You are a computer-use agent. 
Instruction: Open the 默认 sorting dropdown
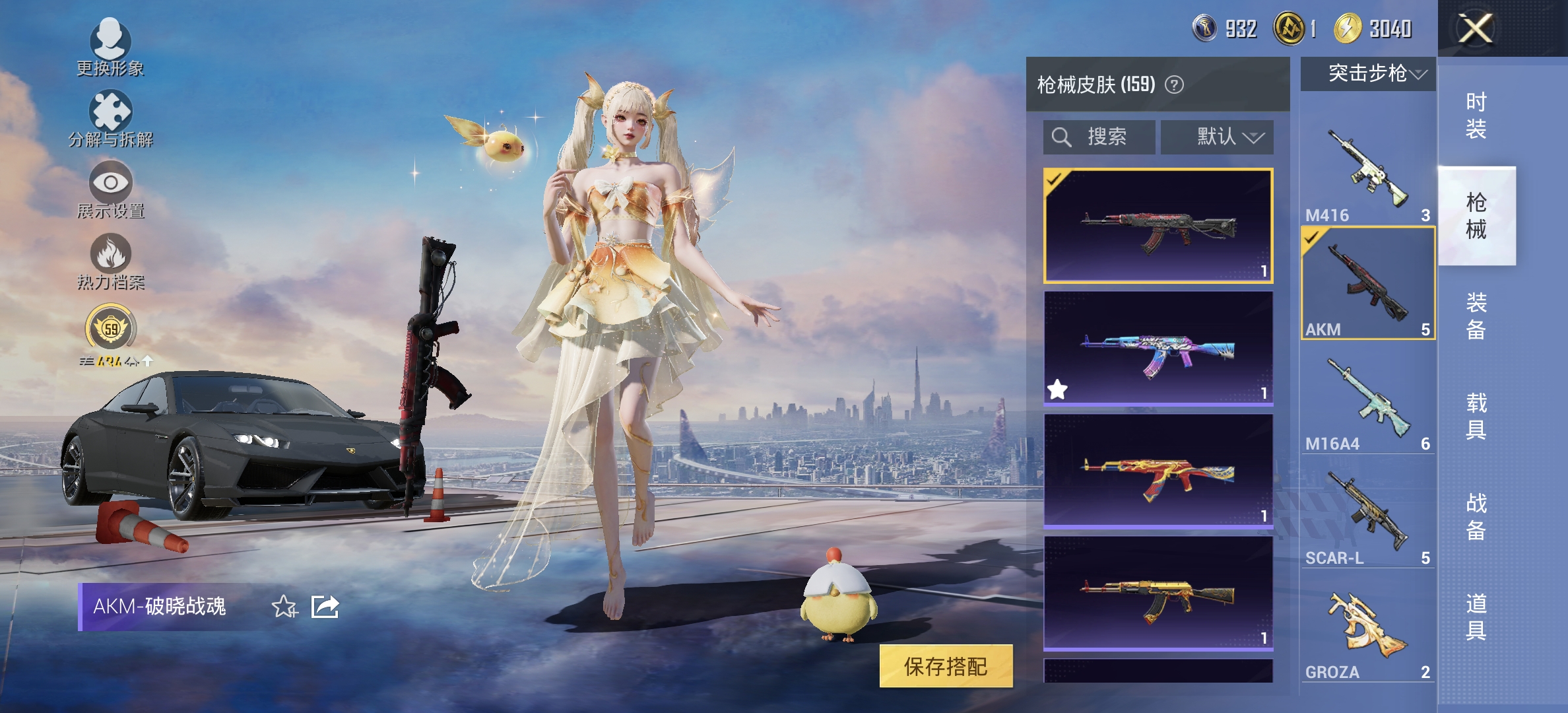[1216, 137]
